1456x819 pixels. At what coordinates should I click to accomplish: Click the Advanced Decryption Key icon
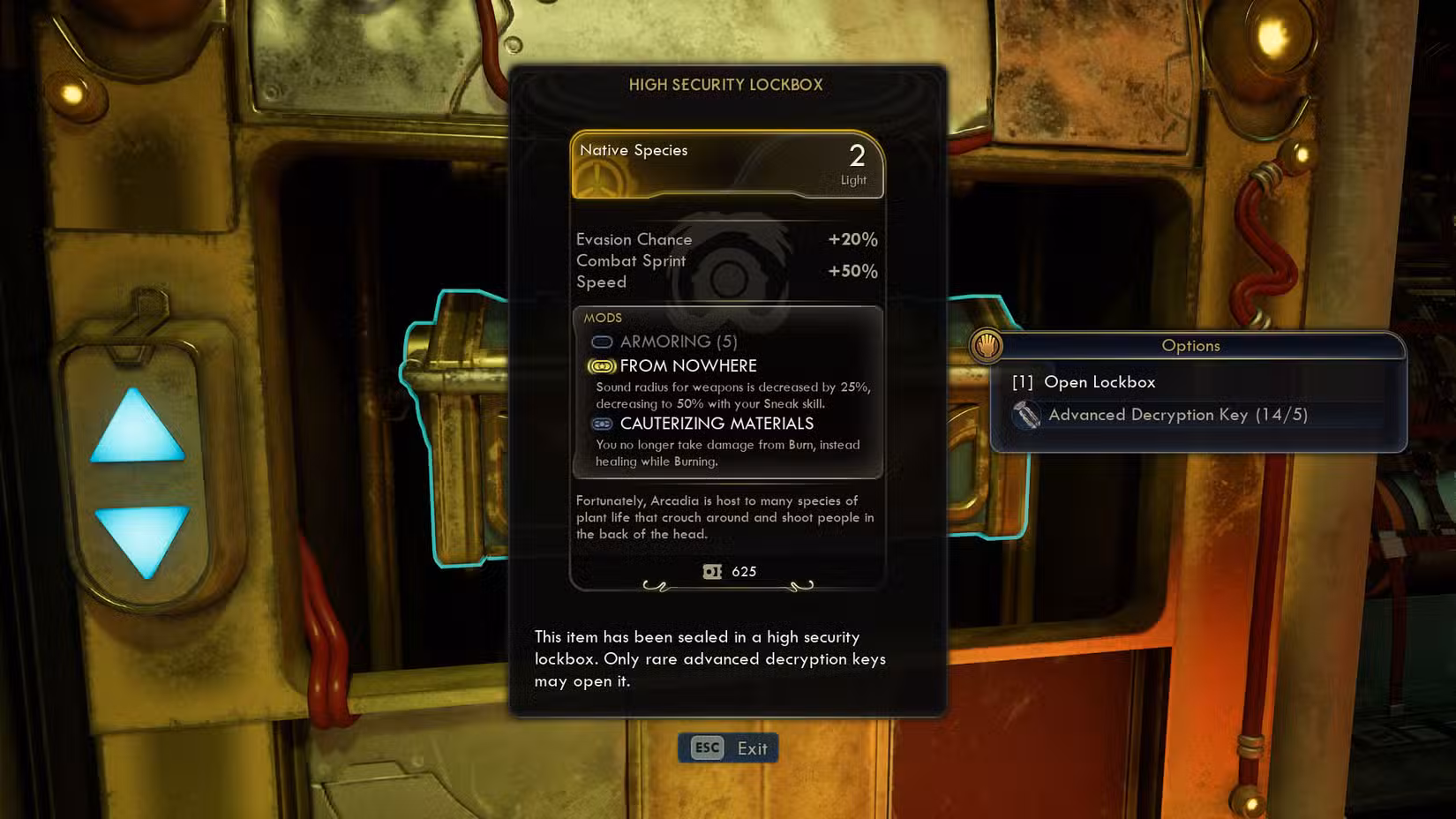(x=1027, y=415)
